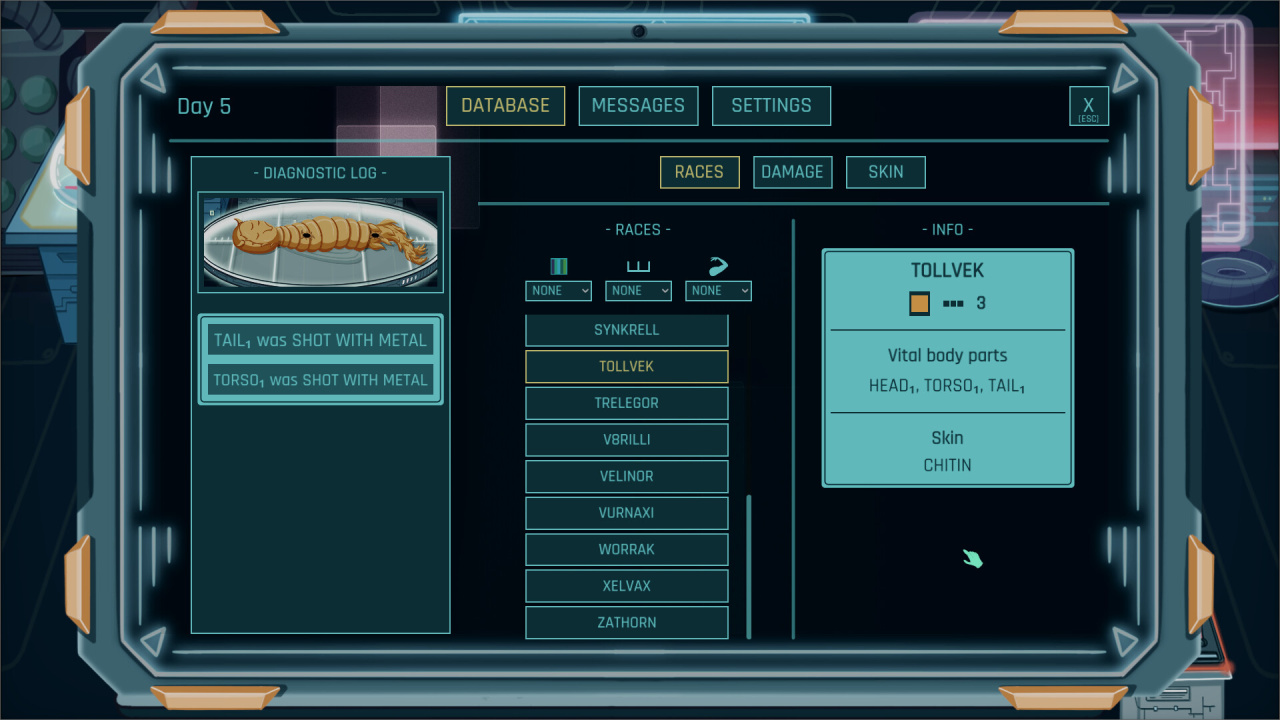Open the skin color filter dropdown
Screen dimensions: 1280x720
558,290
